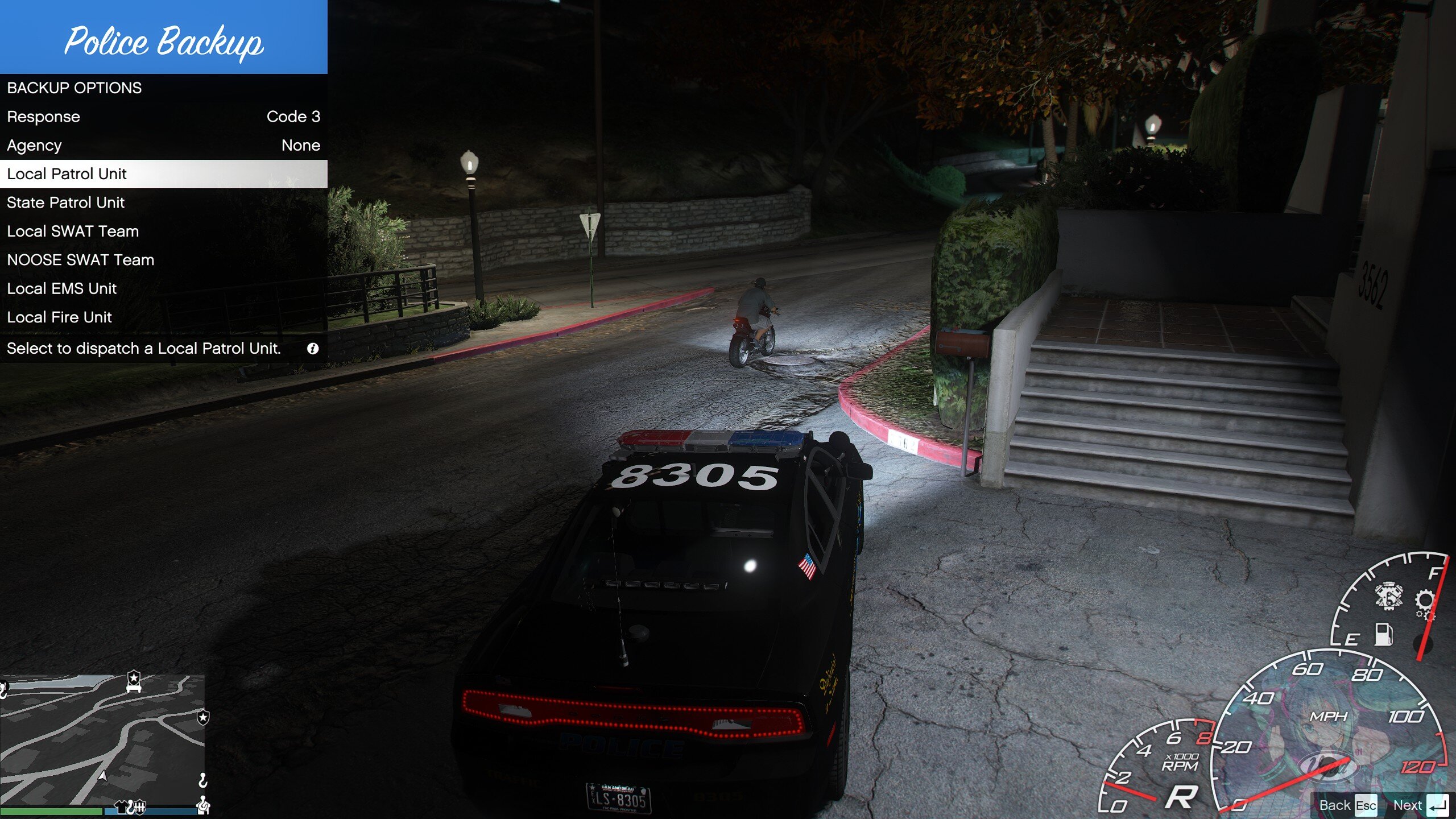Open the minimap

[102, 739]
